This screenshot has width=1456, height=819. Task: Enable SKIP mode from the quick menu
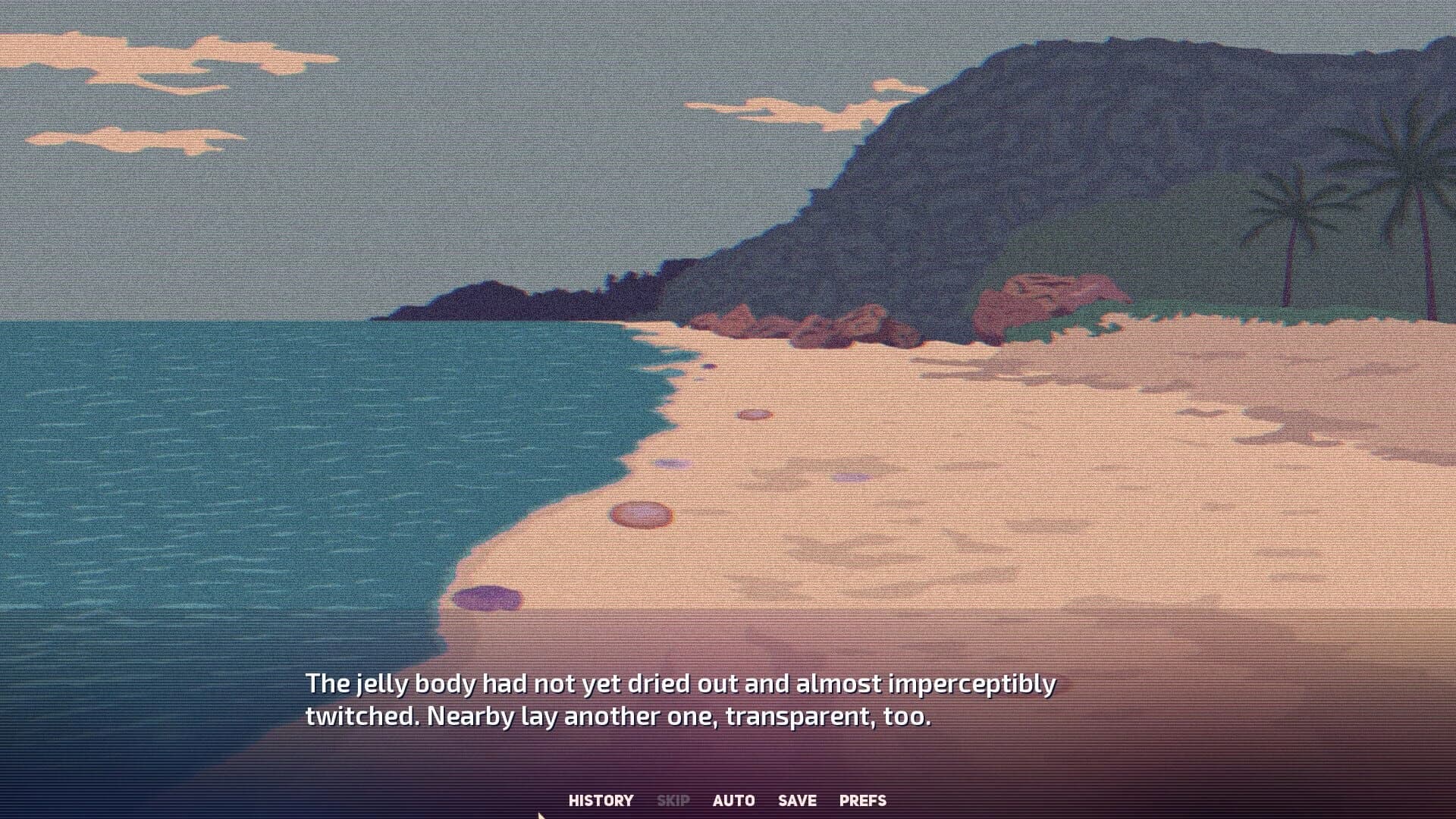pos(673,800)
